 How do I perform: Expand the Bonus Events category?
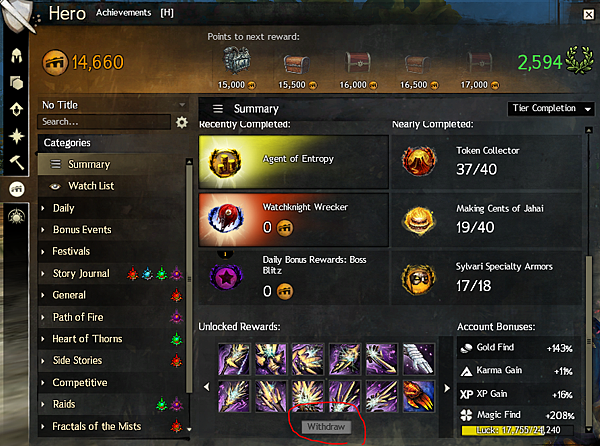click(81, 230)
